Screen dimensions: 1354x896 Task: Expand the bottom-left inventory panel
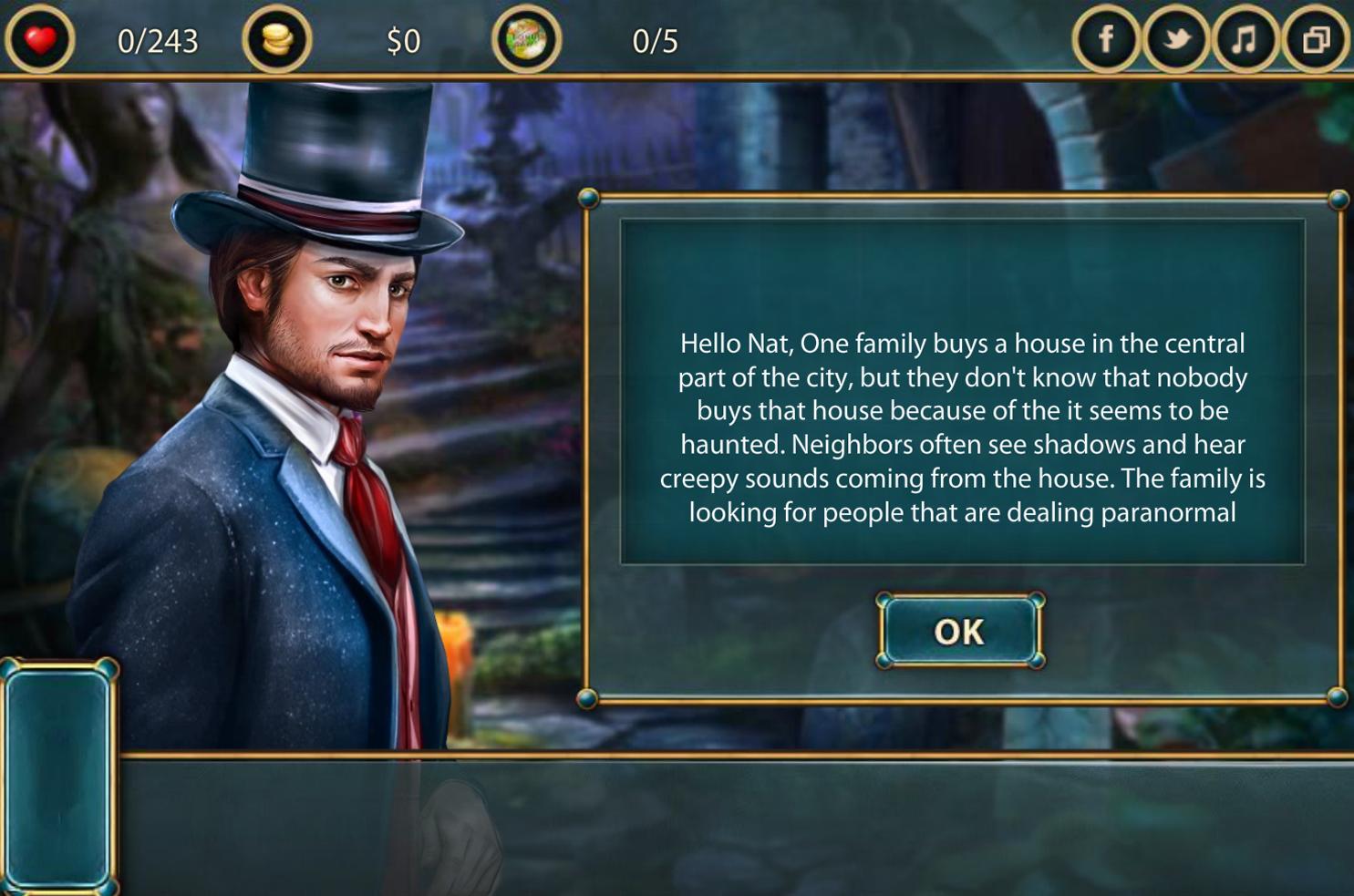60,775
